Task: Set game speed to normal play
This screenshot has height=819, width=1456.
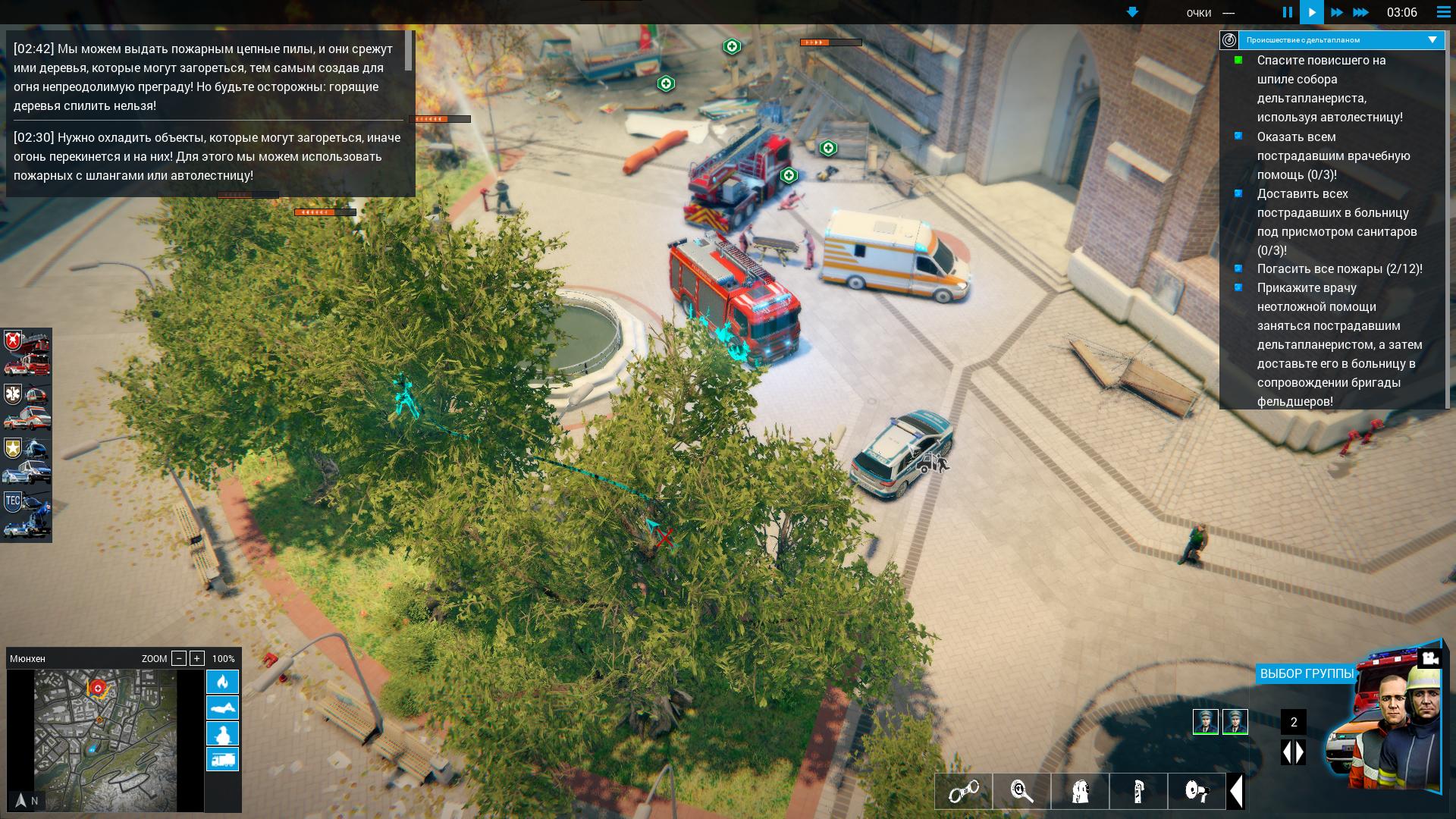Action: (x=1311, y=12)
